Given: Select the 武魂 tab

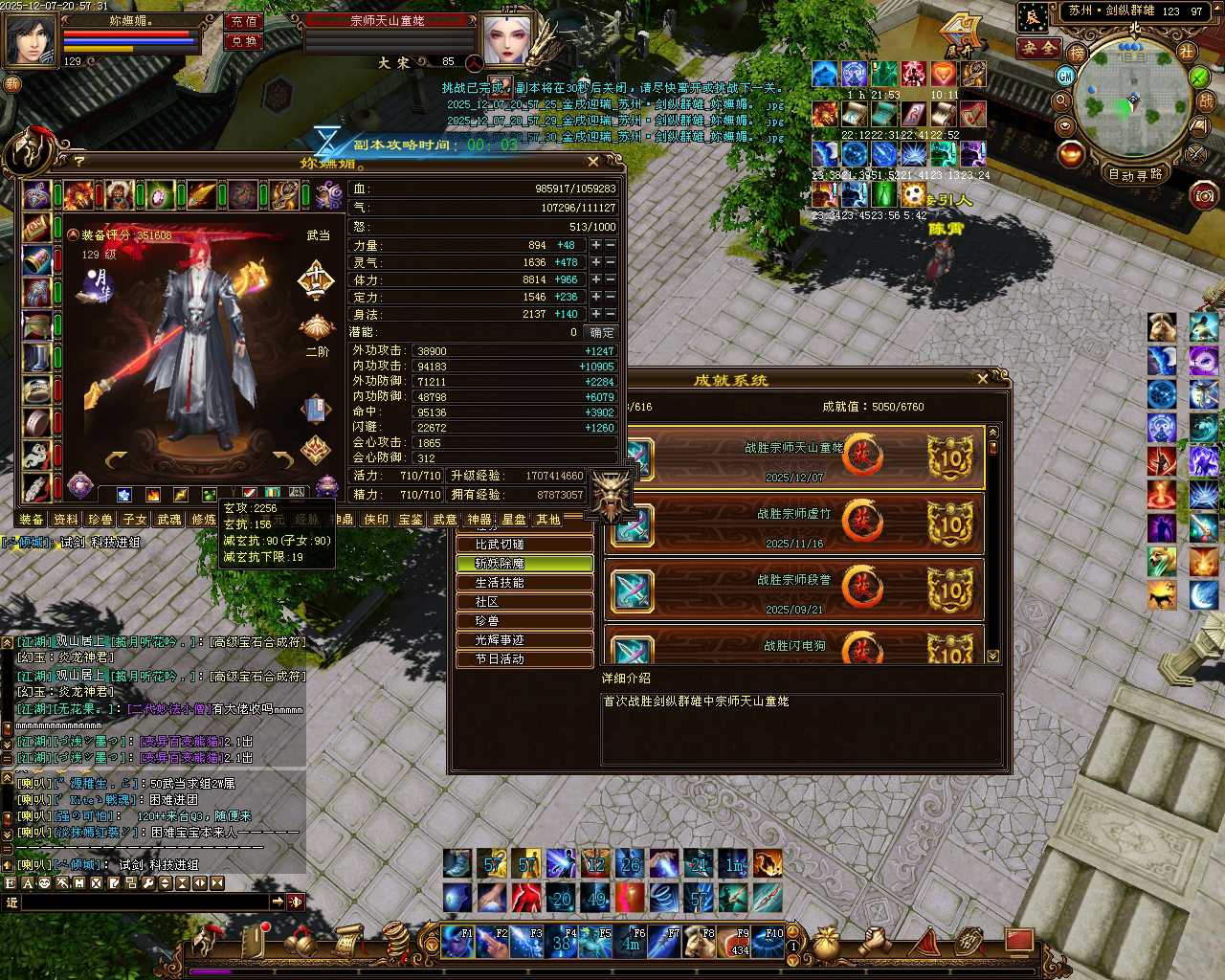Looking at the screenshot, I should coord(169,520).
